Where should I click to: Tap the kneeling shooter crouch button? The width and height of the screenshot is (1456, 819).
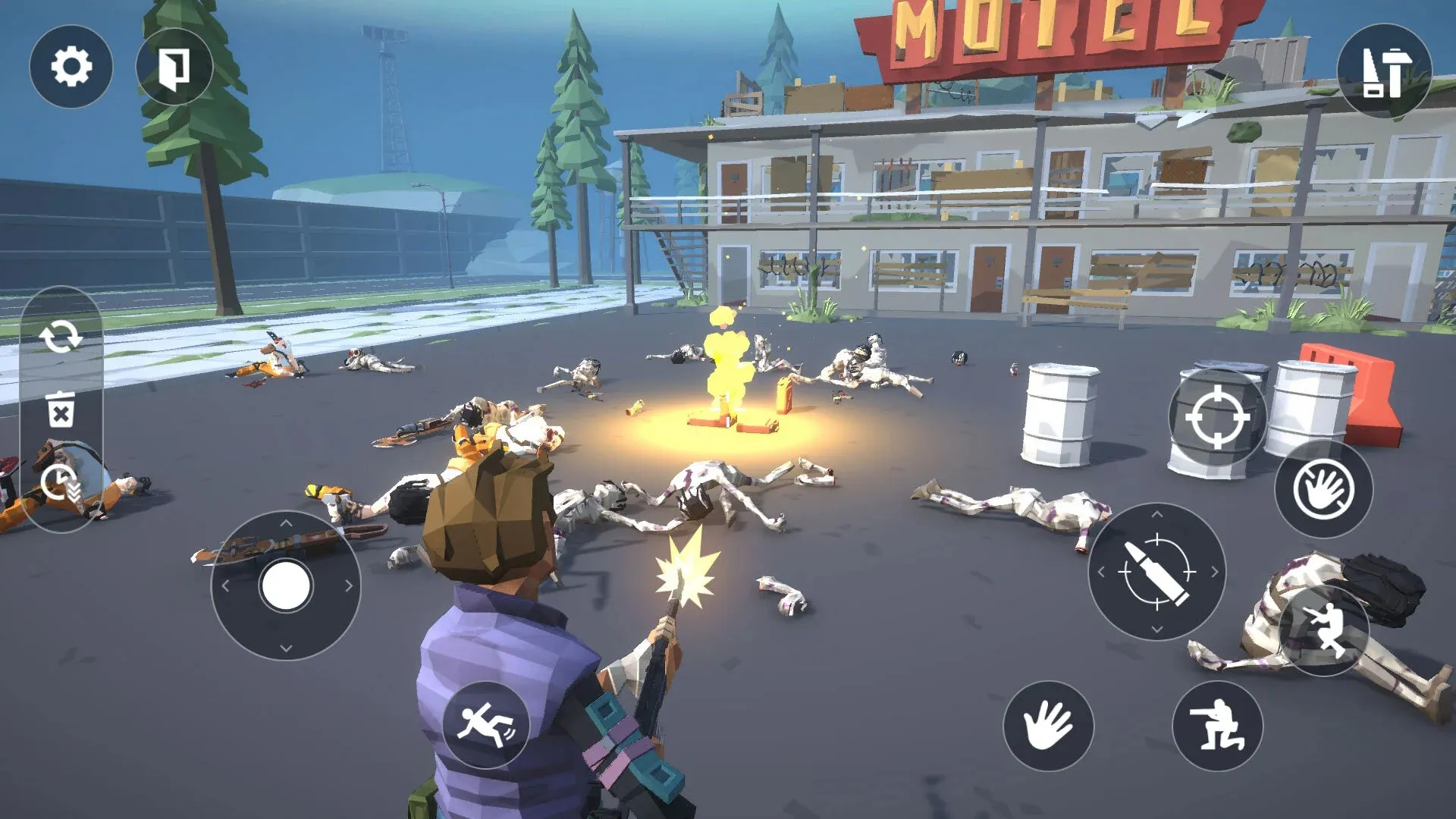(1217, 726)
